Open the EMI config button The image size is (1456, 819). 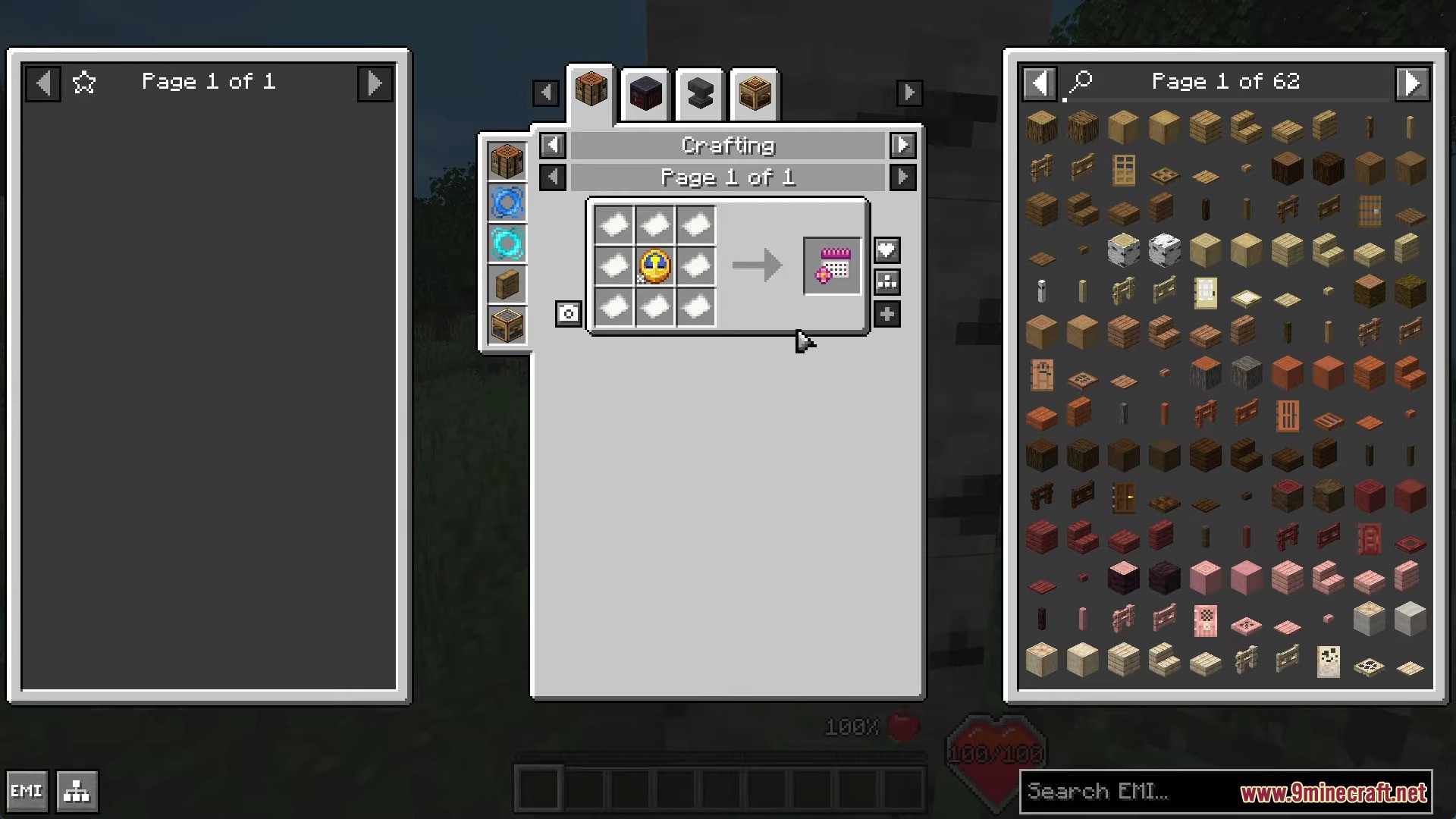[x=27, y=792]
